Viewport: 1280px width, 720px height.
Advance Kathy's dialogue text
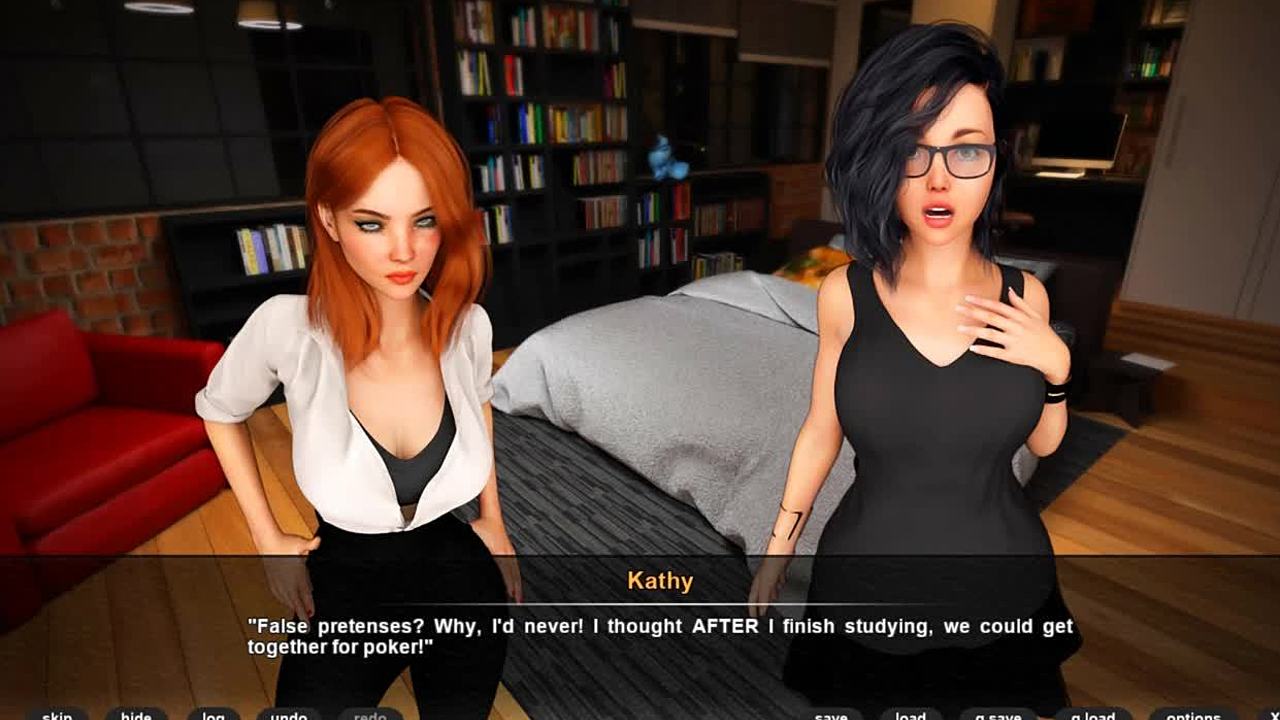click(660, 637)
